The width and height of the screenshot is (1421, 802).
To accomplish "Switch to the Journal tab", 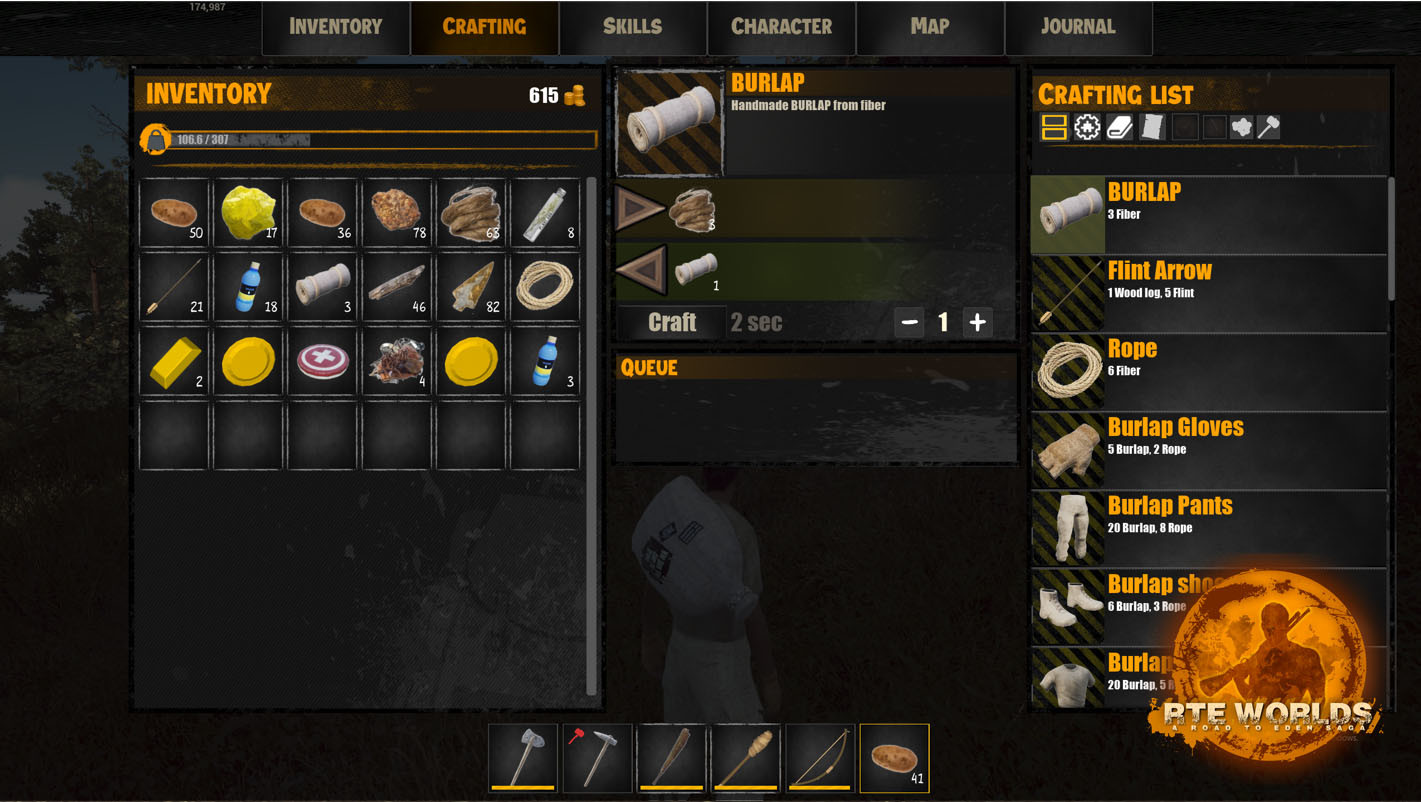I will (1077, 27).
